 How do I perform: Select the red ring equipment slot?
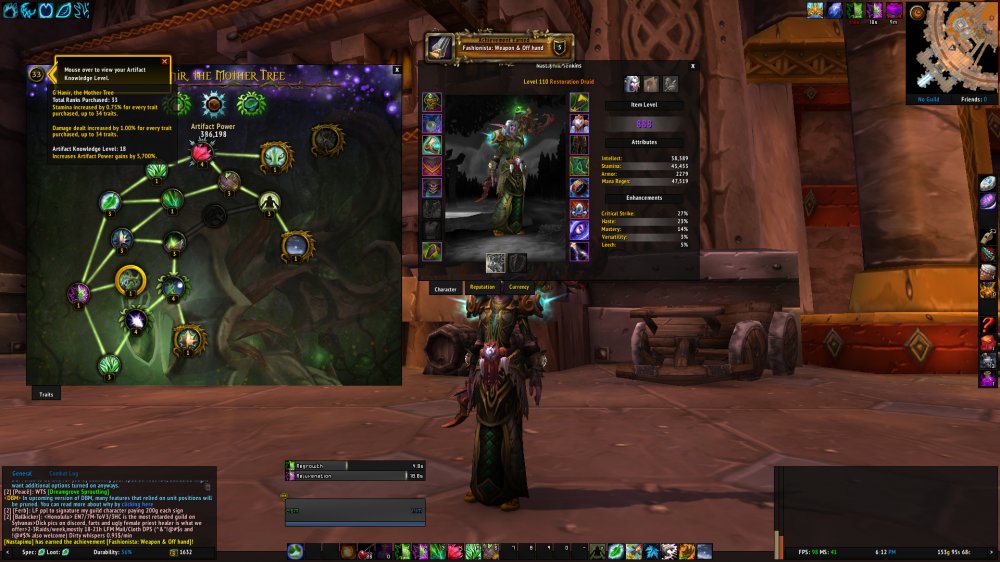coord(580,187)
